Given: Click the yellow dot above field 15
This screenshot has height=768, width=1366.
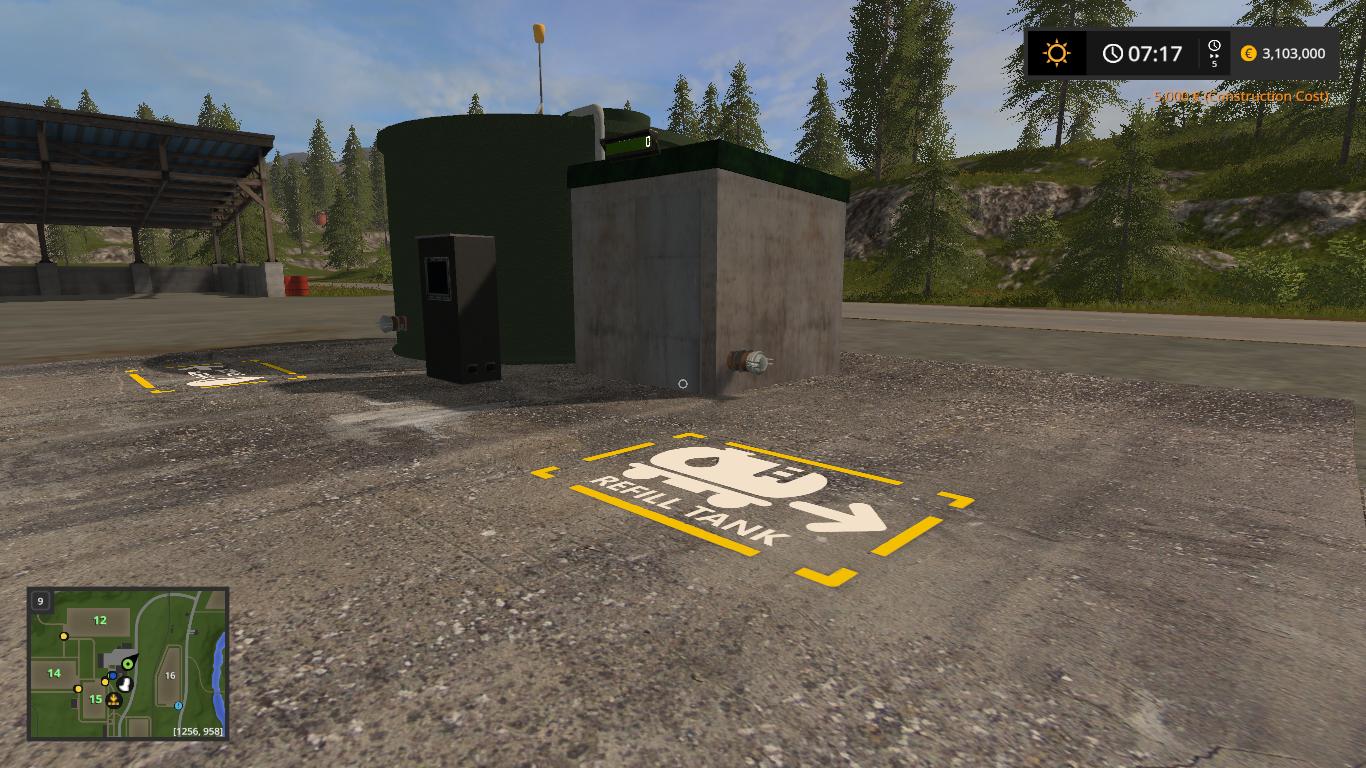Looking at the screenshot, I should click(x=105, y=682).
